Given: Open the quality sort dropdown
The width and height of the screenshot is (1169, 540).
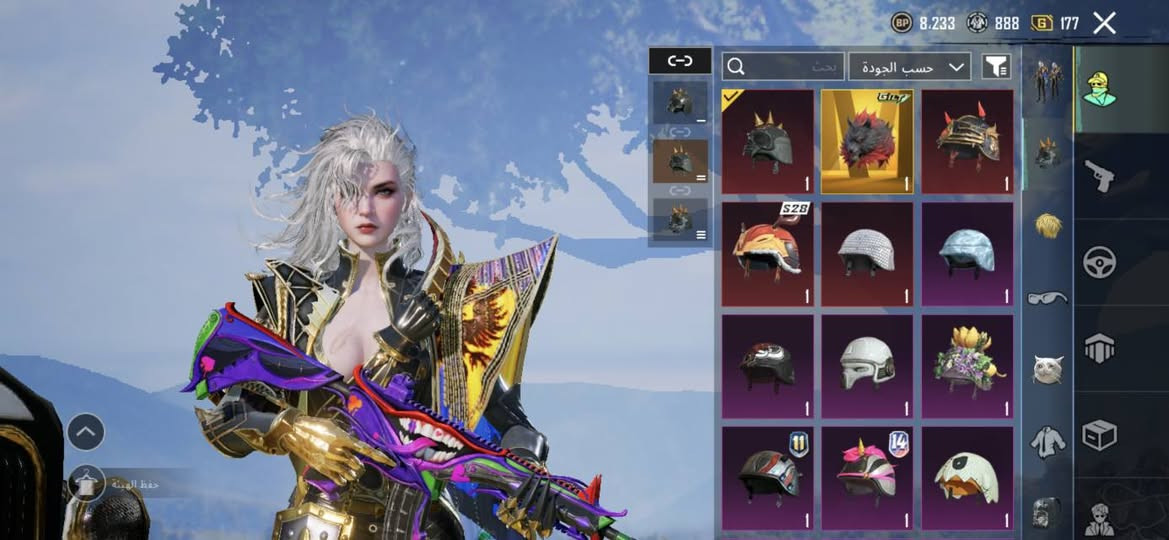Looking at the screenshot, I should 909,67.
